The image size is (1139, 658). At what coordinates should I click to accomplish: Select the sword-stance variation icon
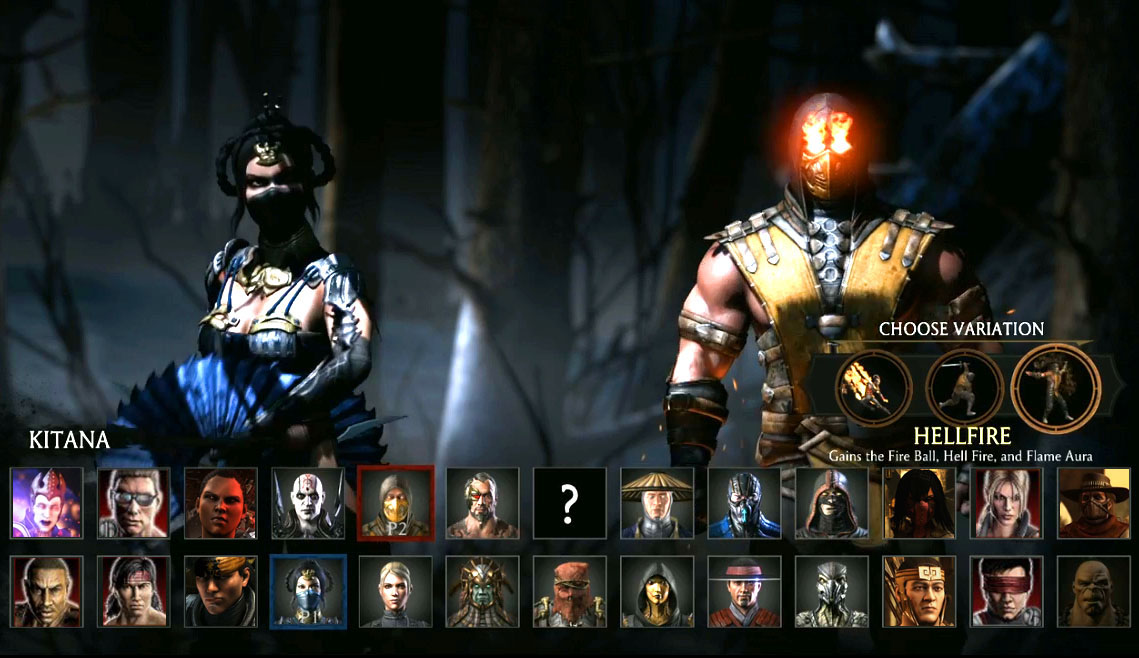964,387
